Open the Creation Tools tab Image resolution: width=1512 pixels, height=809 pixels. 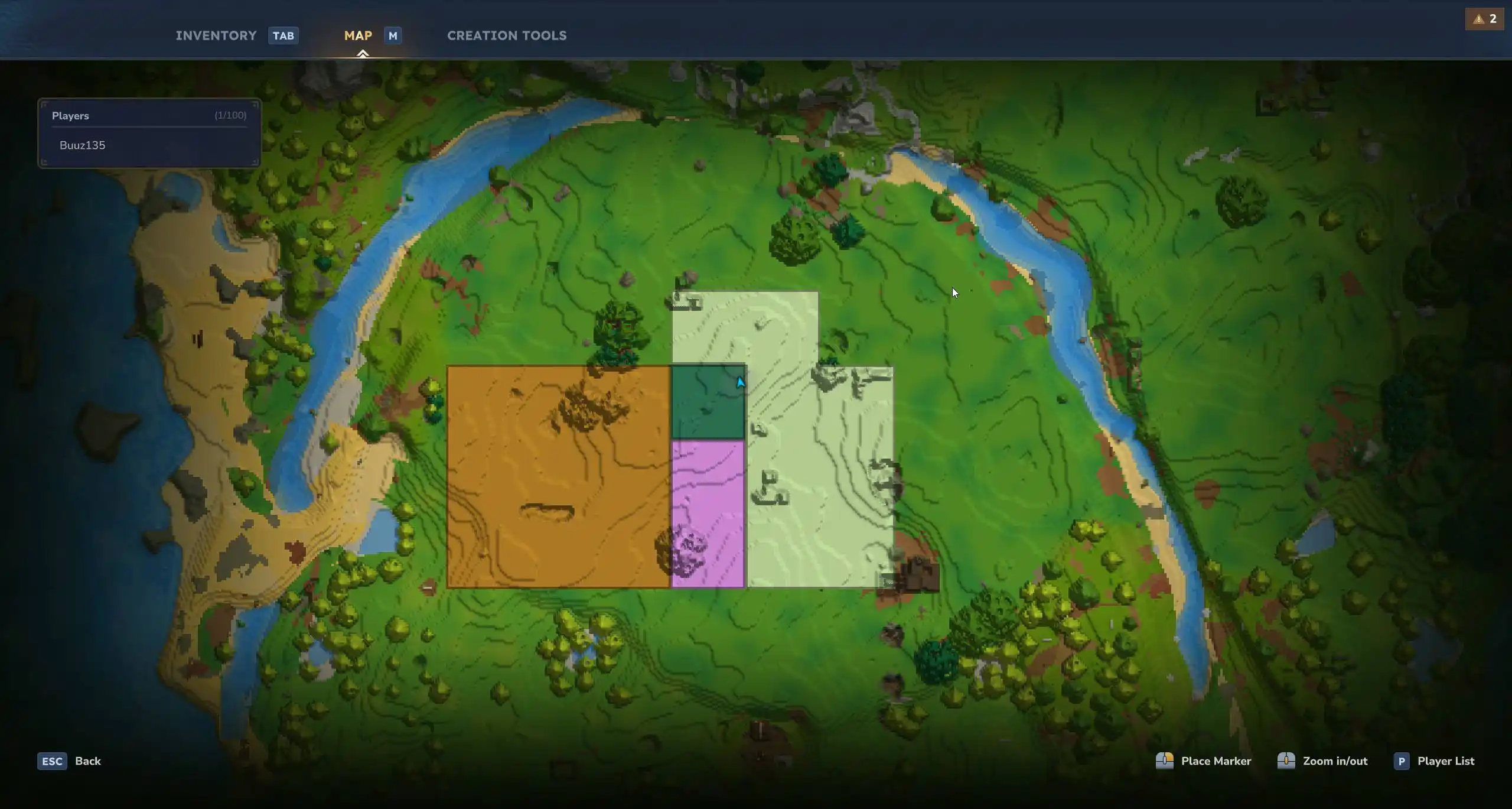tap(507, 35)
